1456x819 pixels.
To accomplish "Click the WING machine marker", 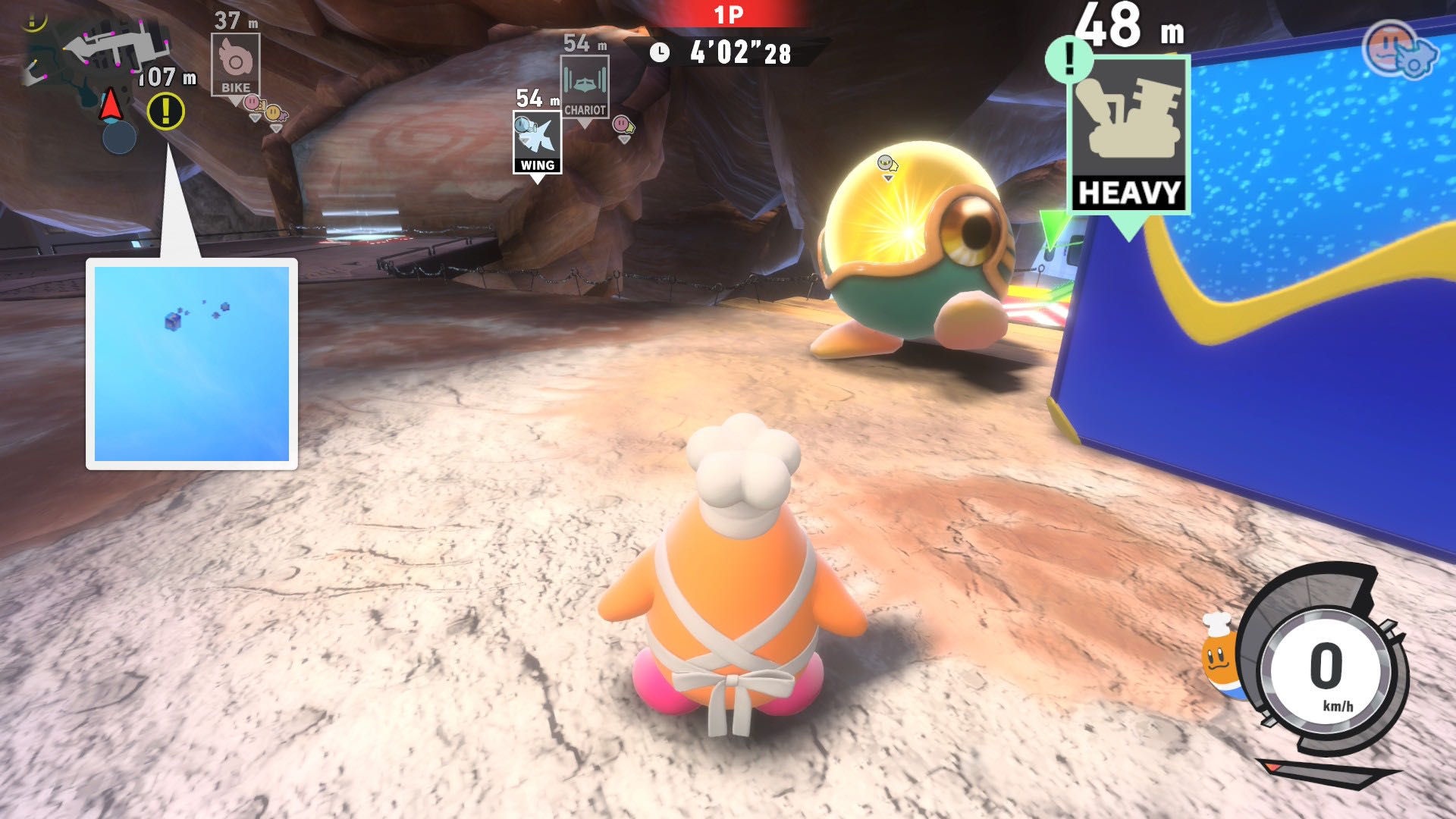I will pyautogui.click(x=537, y=143).
